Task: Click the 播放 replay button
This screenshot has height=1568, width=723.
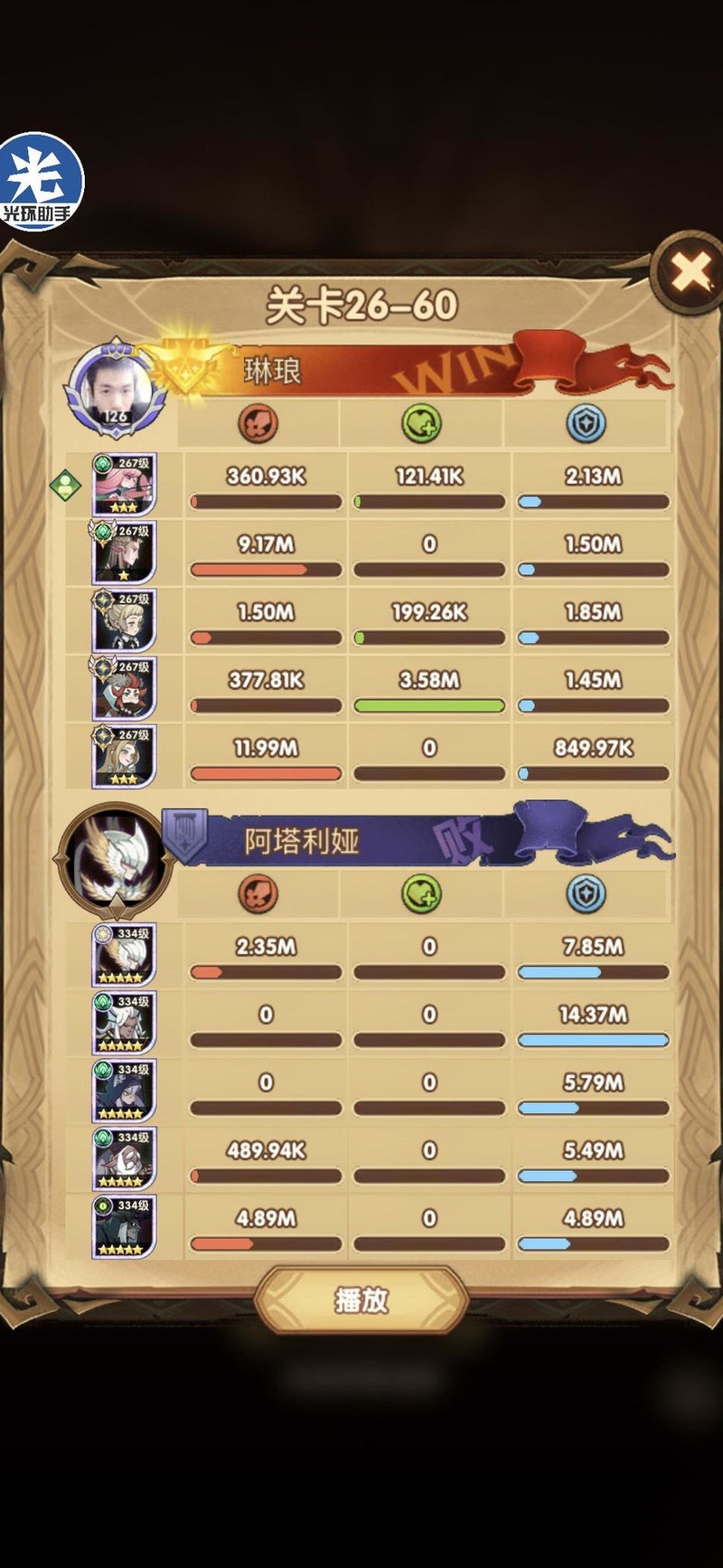Action: [x=361, y=1300]
